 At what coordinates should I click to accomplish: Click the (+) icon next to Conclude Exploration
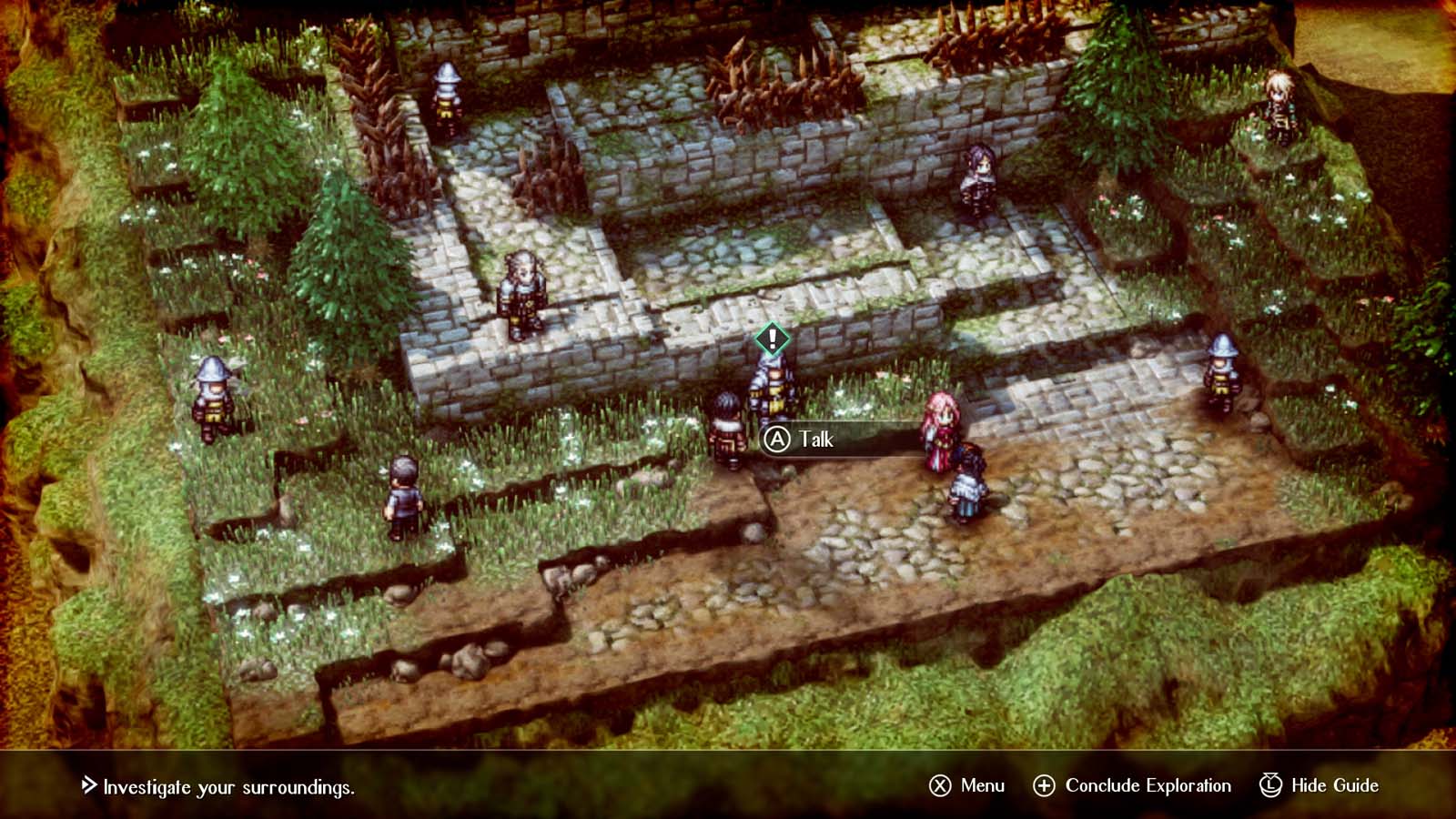[x=1043, y=784]
